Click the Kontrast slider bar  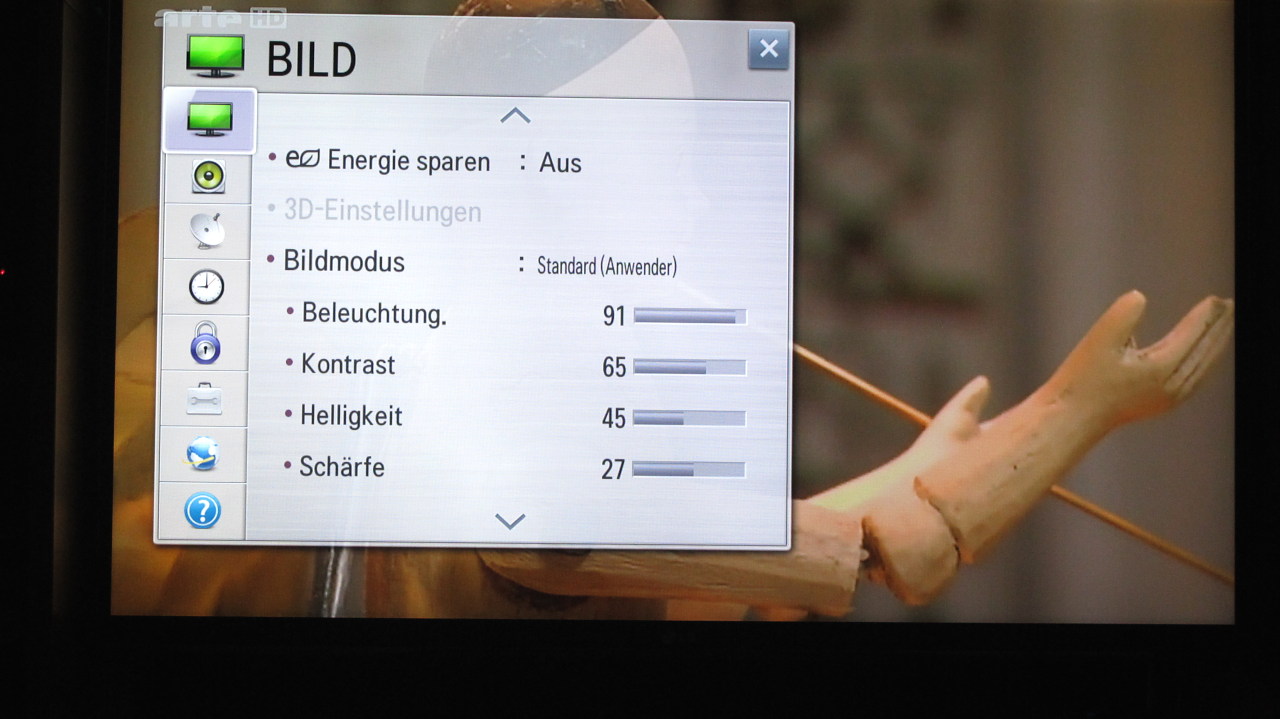(x=689, y=367)
